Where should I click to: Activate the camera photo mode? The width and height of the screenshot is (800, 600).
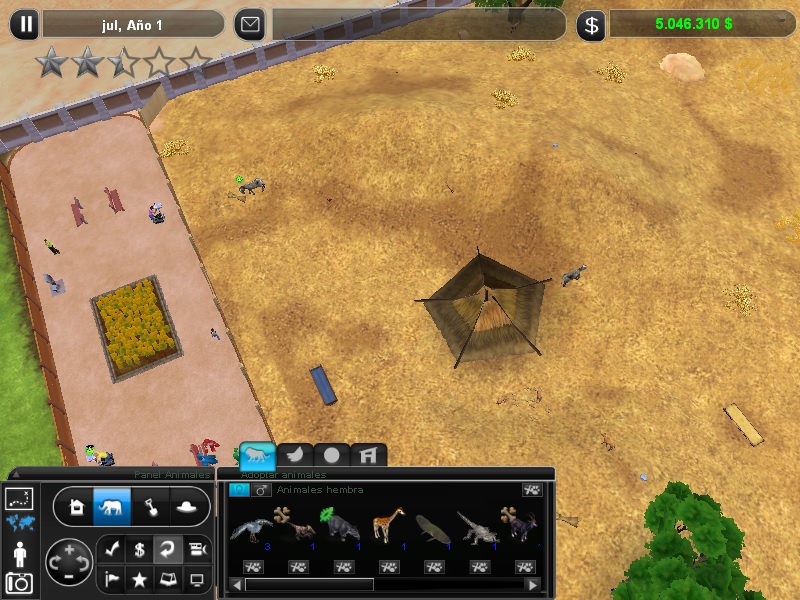click(19, 581)
